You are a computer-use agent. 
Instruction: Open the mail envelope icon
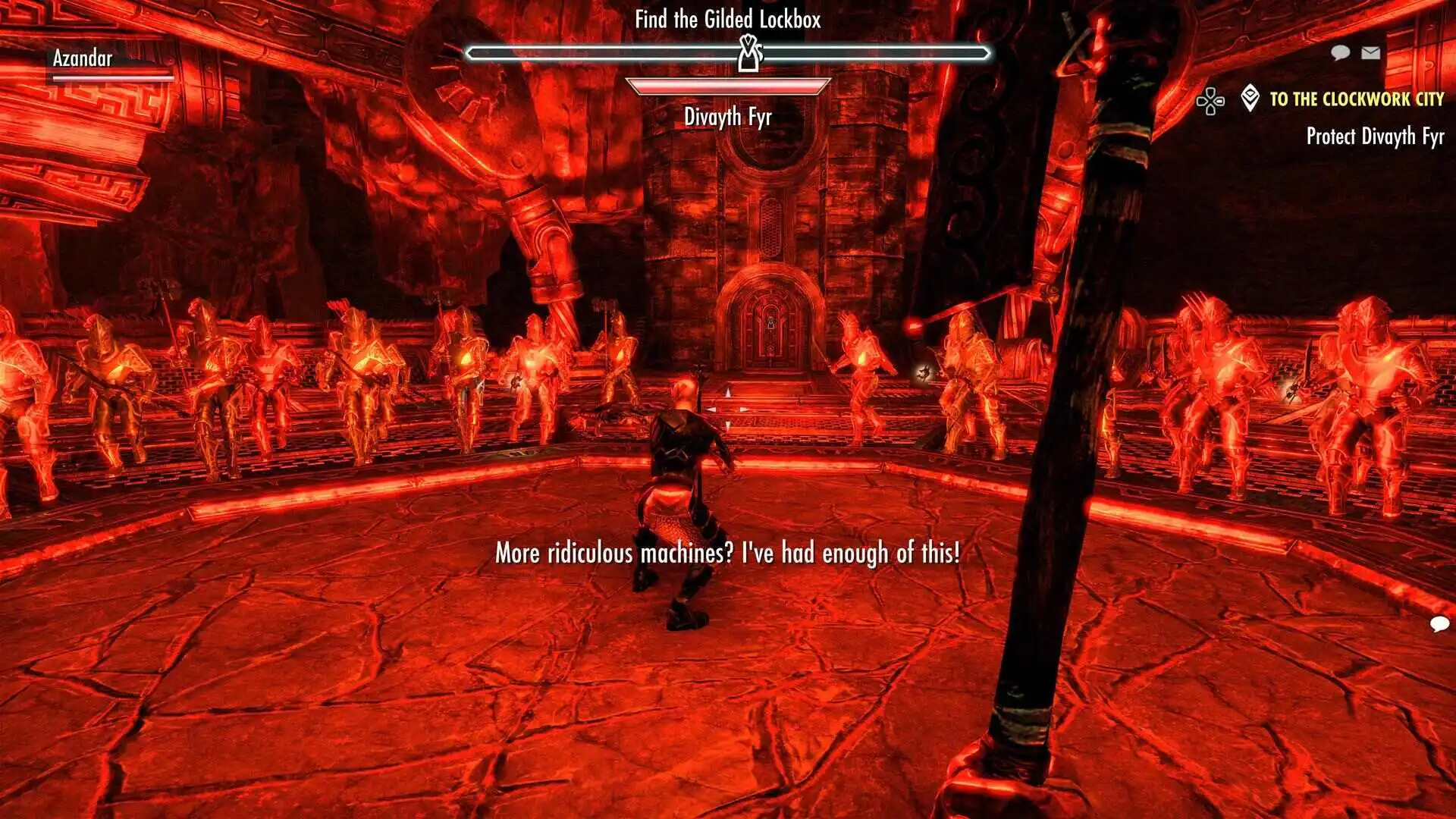1370,52
